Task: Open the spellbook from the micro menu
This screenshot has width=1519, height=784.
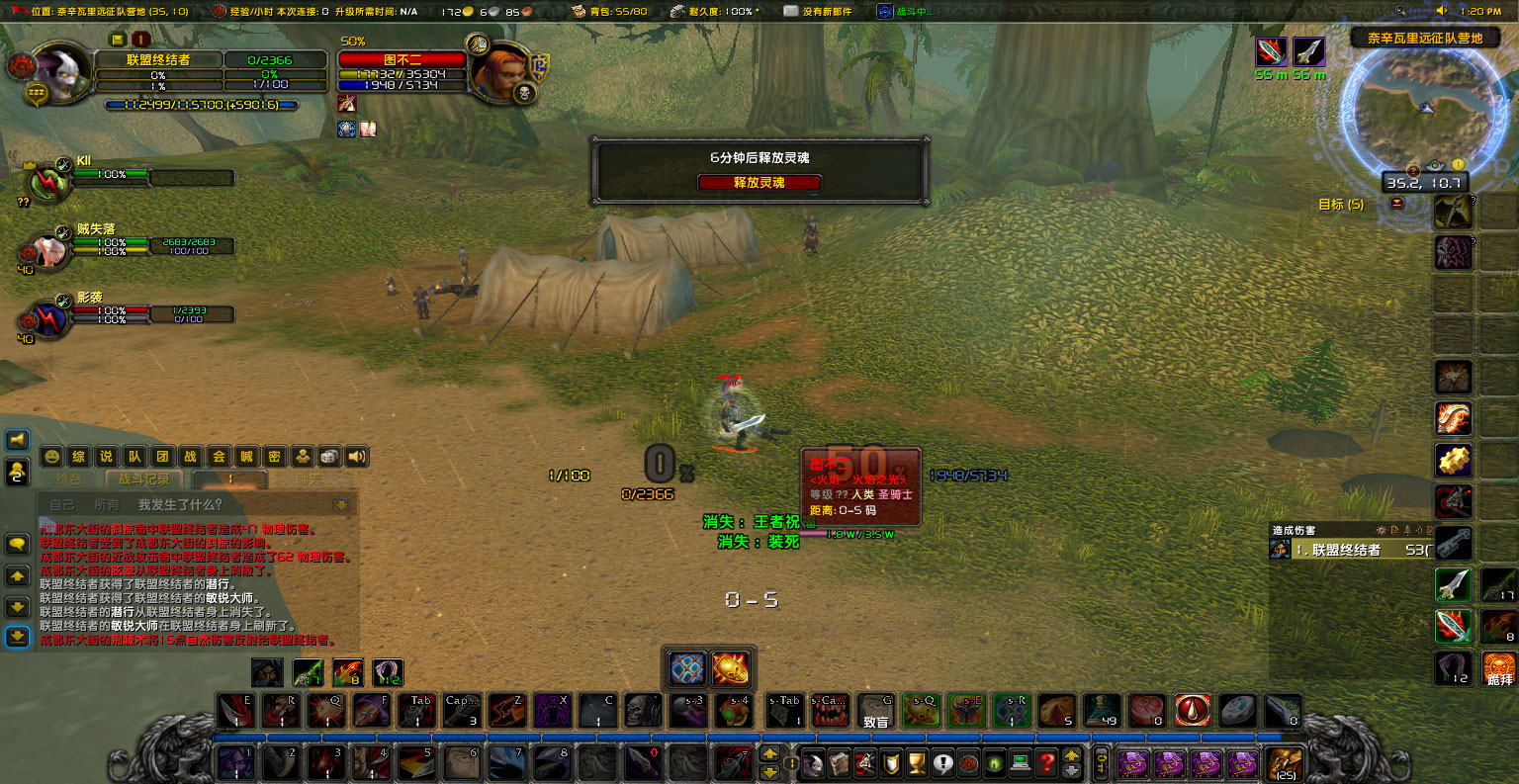Action: pos(841,764)
